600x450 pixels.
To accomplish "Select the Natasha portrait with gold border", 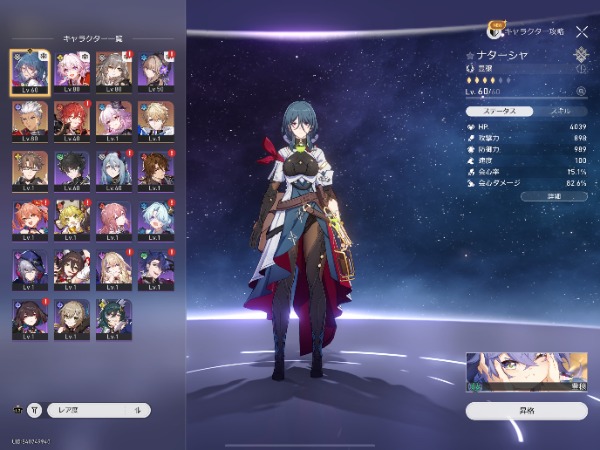I will (29, 70).
